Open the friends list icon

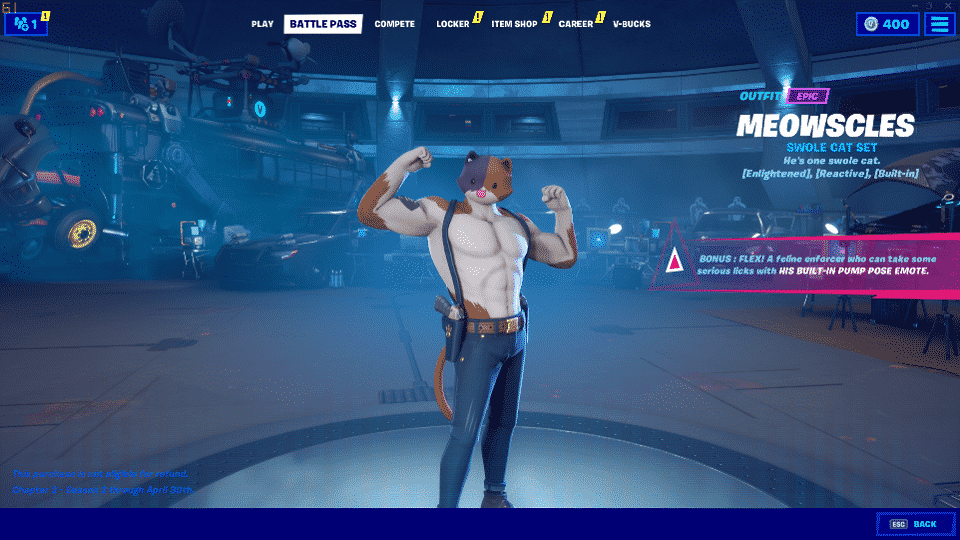pyautogui.click(x=26, y=24)
